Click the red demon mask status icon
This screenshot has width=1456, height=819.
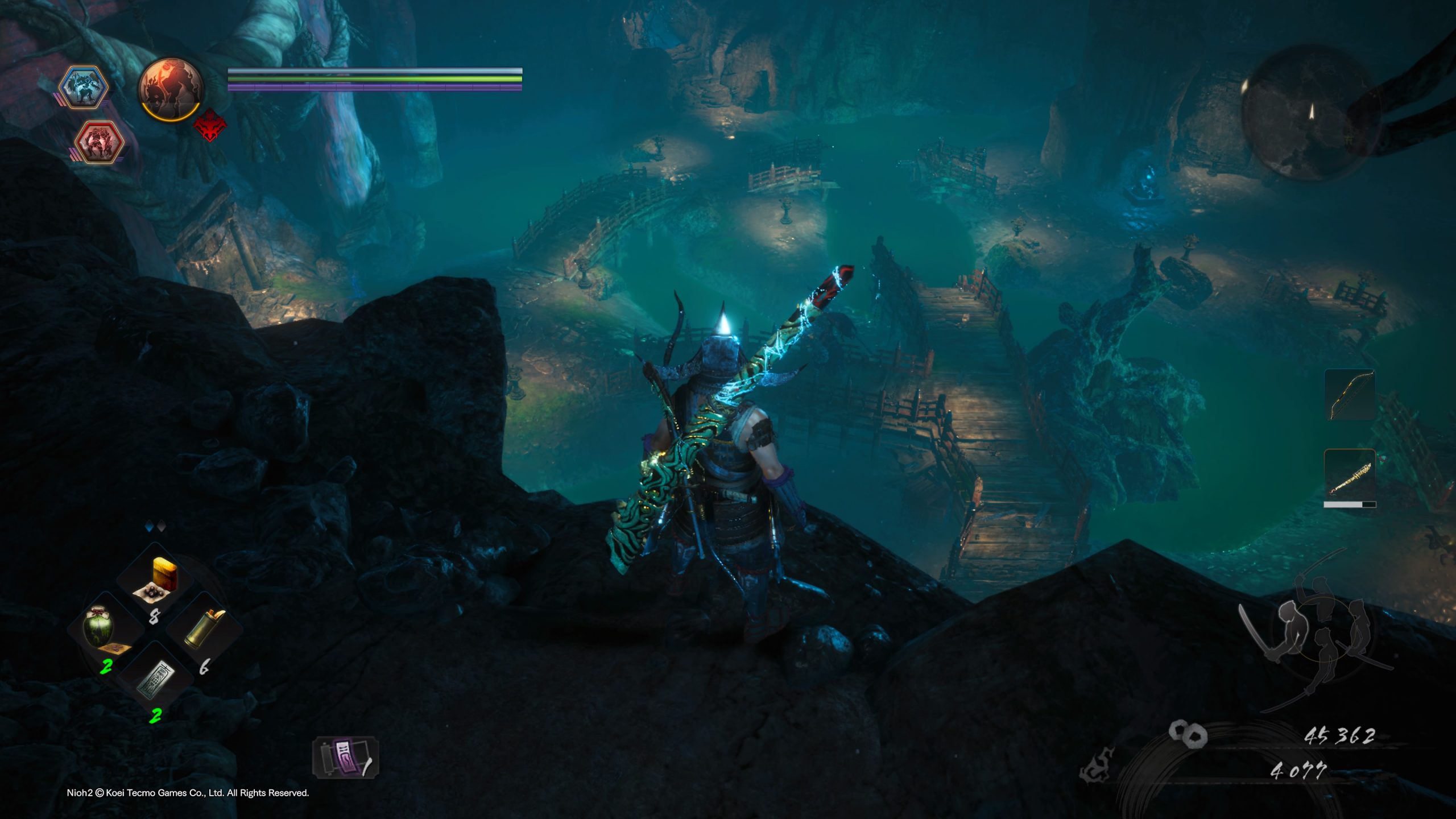pos(210,125)
